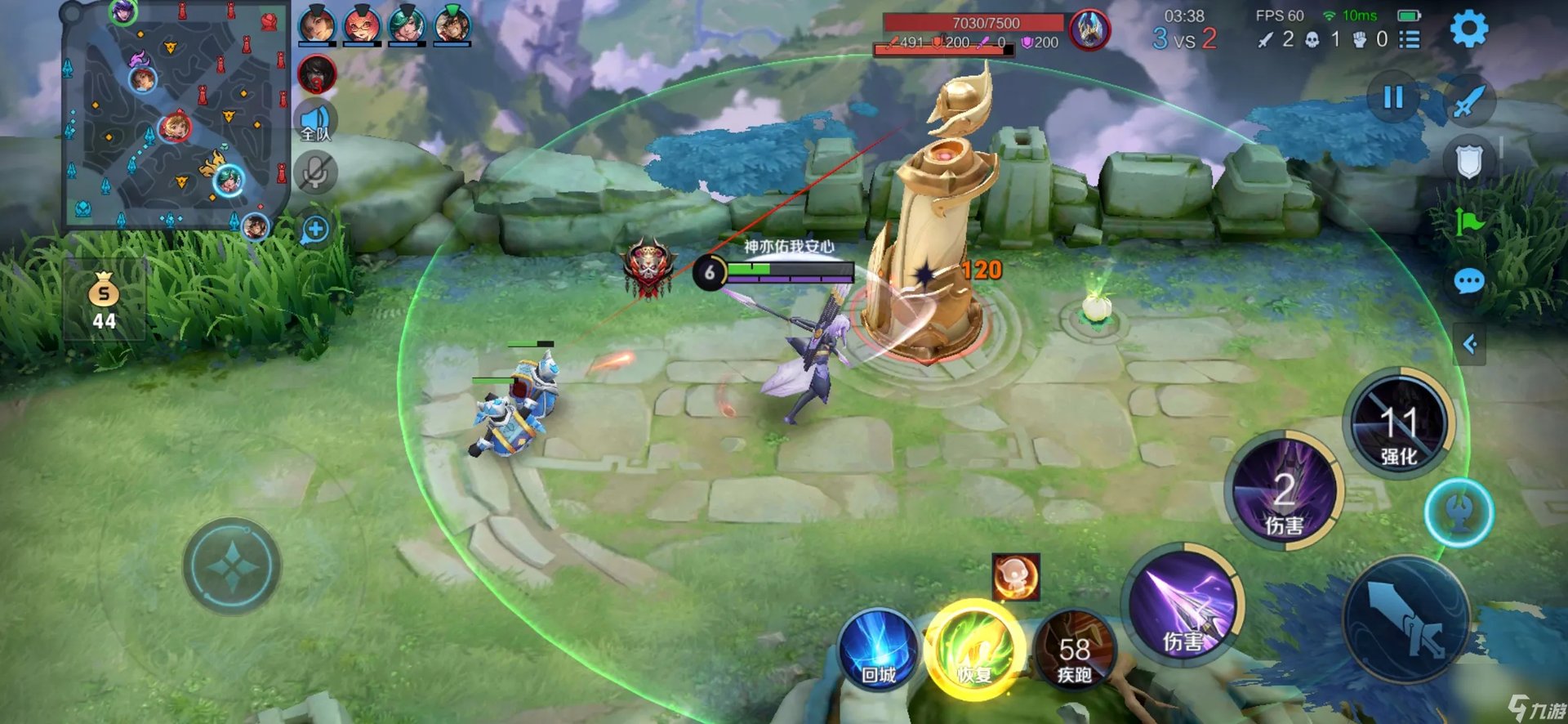Open the minimap
Screen dimensions: 1568x724
176,116
